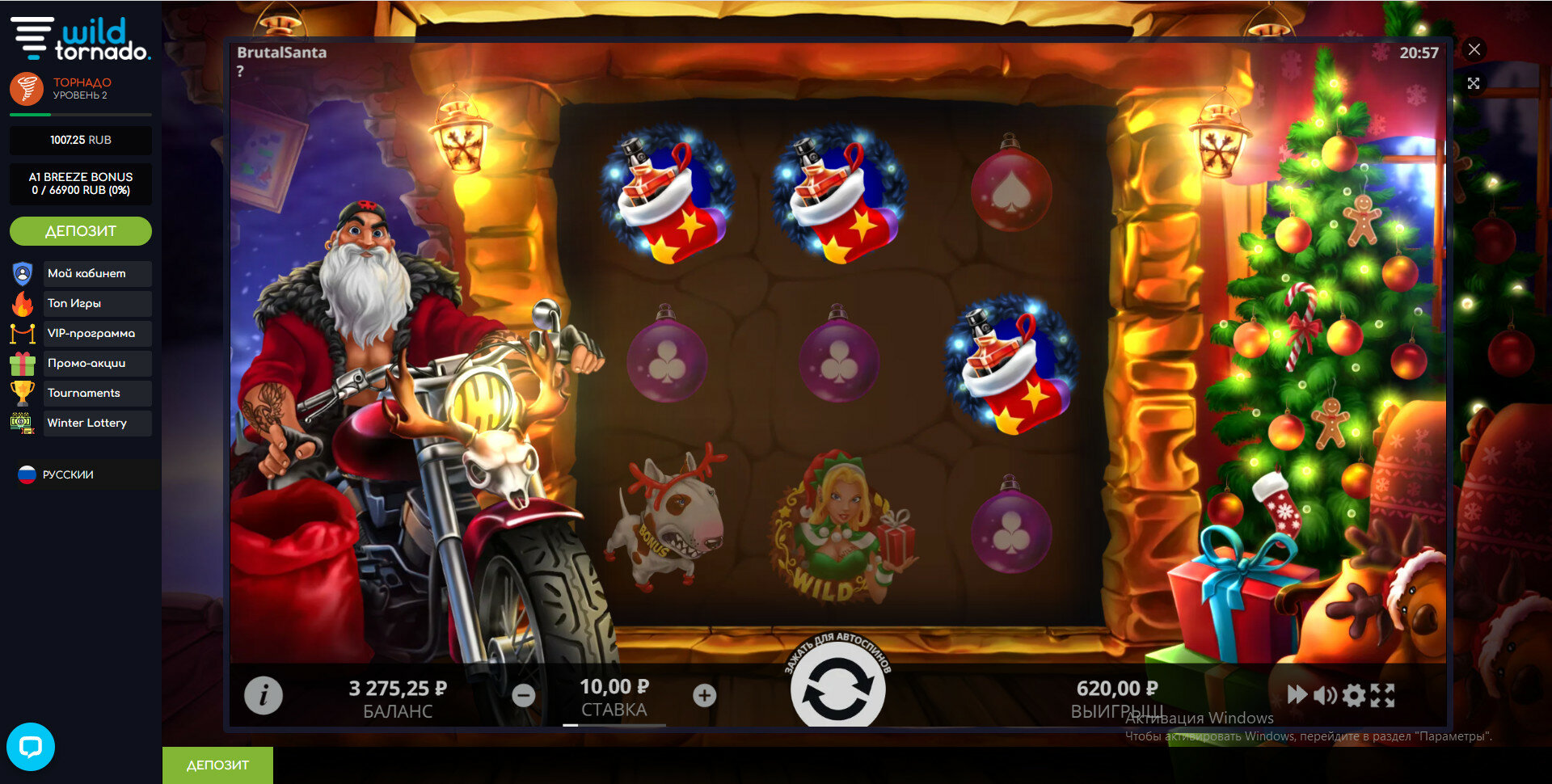
Task: Click the green ДЕПОЗИТ button in the sidebar
Action: coord(81,231)
